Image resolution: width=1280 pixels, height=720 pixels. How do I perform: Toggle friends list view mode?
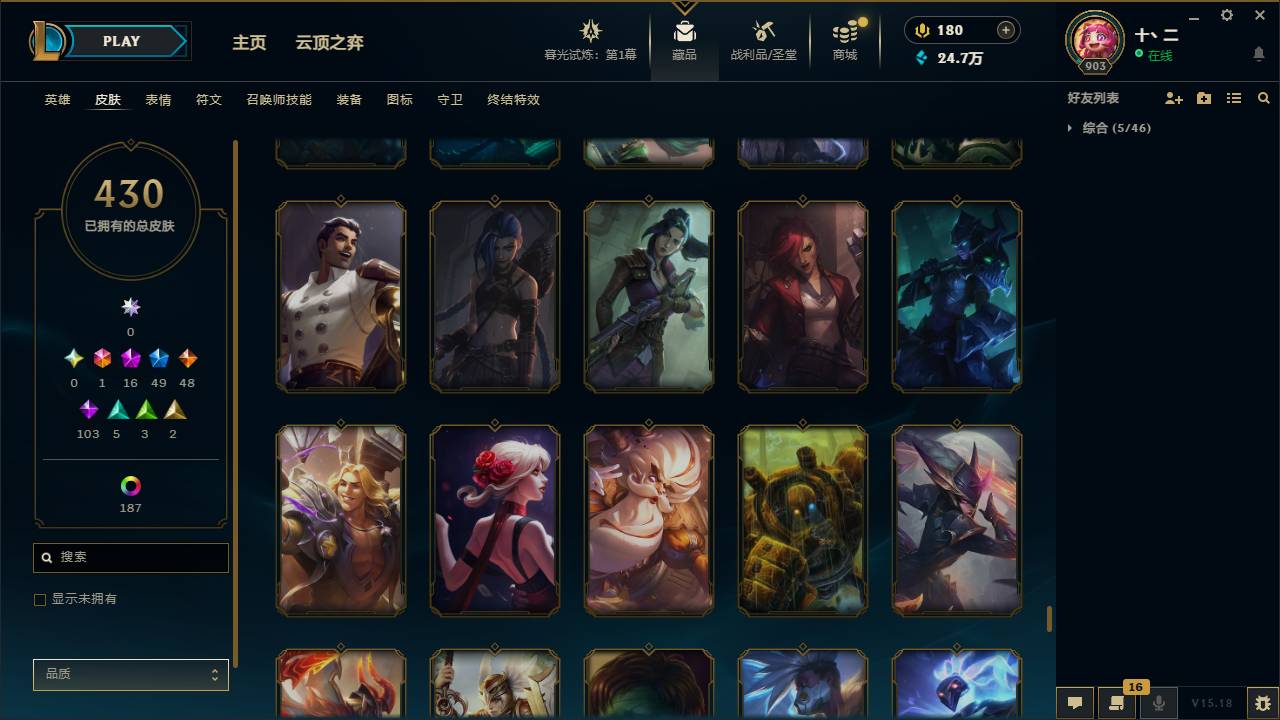1233,98
